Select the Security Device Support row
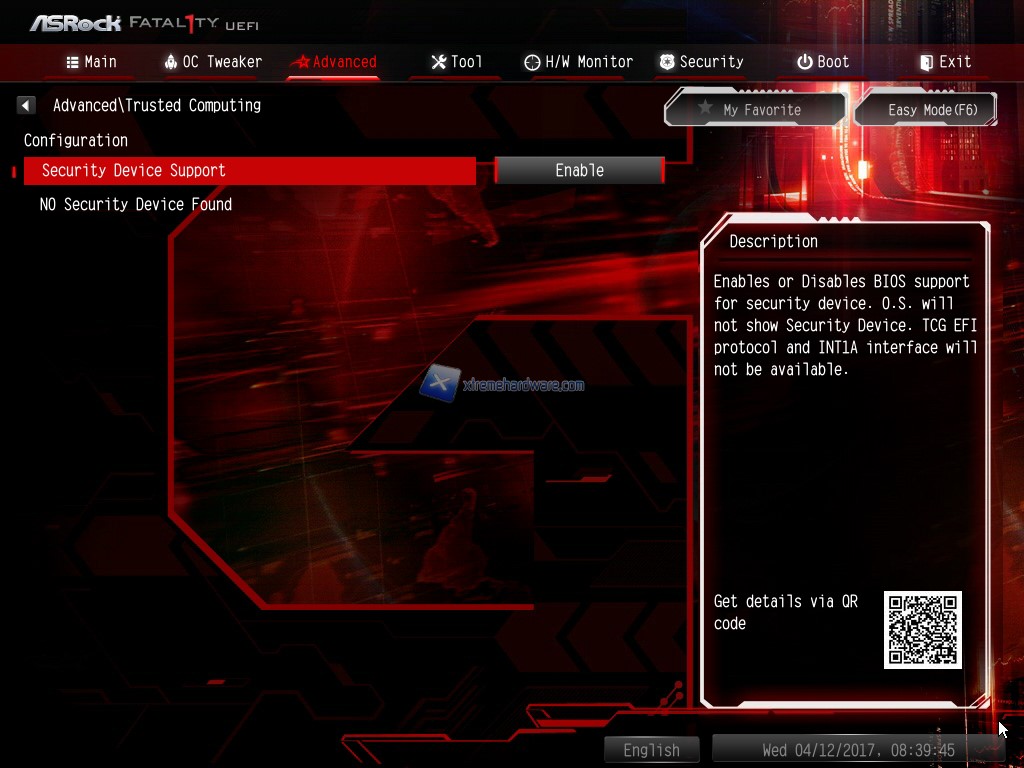Image resolution: width=1024 pixels, height=768 pixels. tap(250, 171)
